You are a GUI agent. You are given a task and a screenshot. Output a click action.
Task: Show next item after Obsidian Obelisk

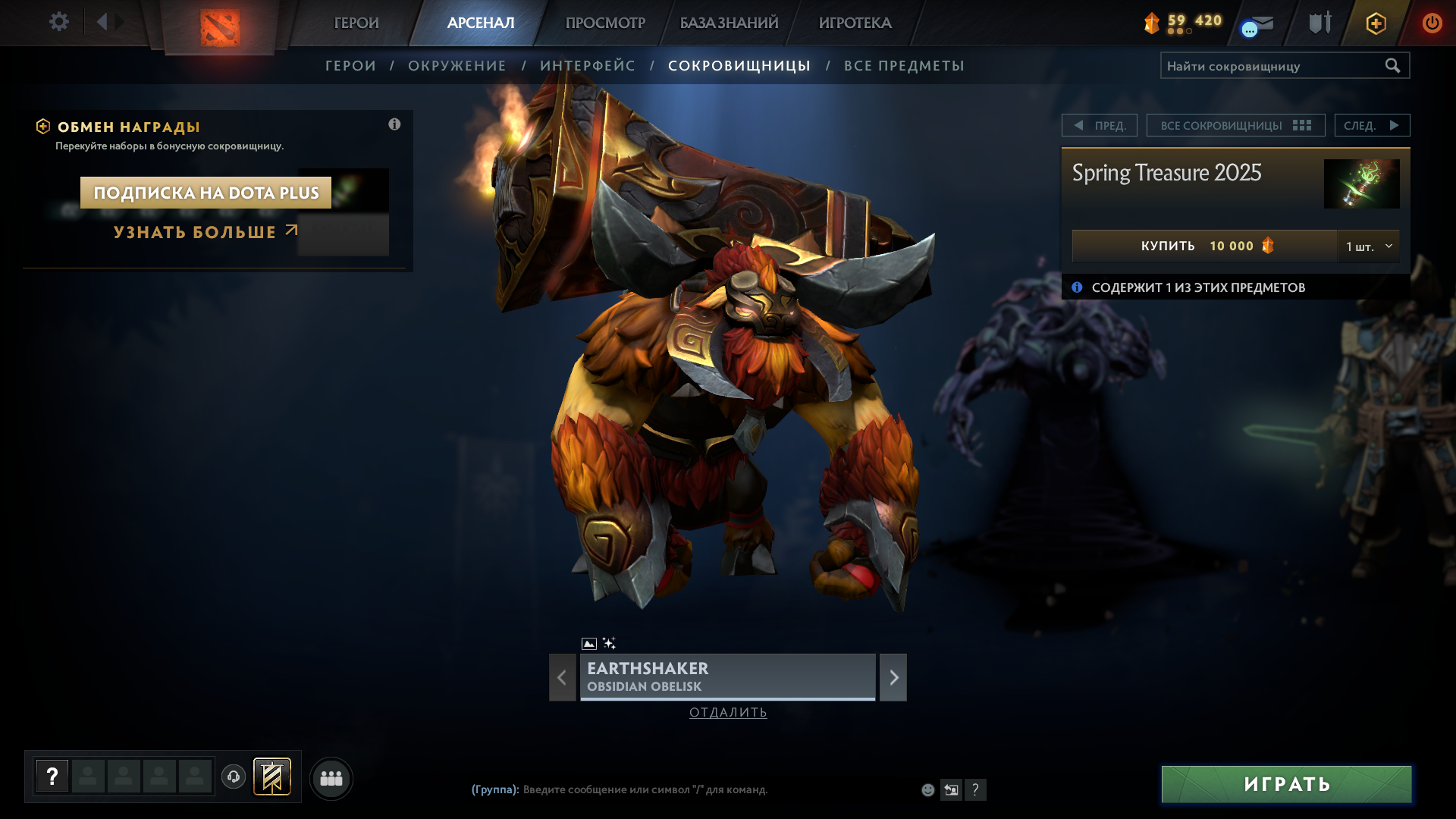(893, 677)
